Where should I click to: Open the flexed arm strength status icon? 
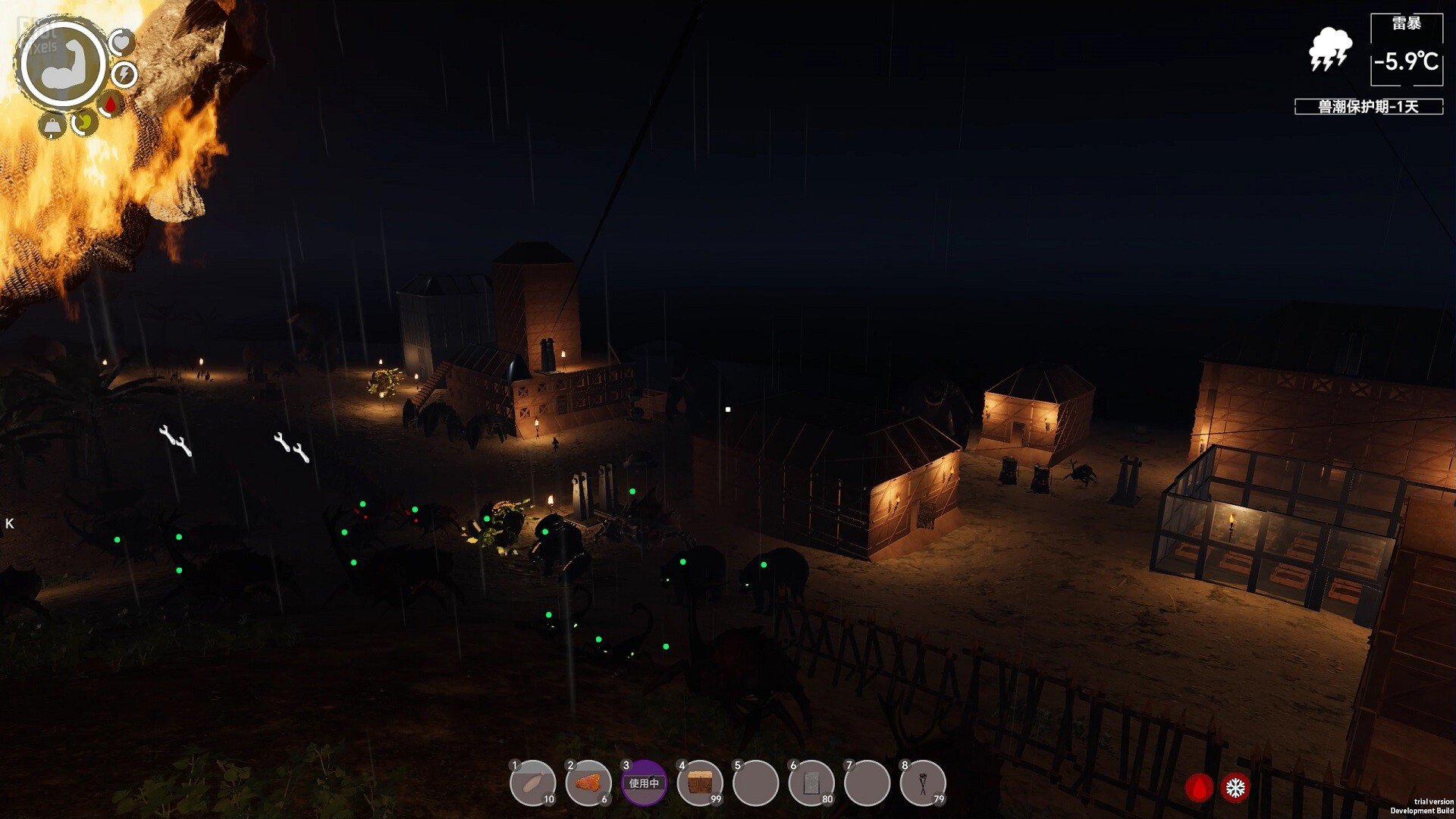click(x=63, y=64)
